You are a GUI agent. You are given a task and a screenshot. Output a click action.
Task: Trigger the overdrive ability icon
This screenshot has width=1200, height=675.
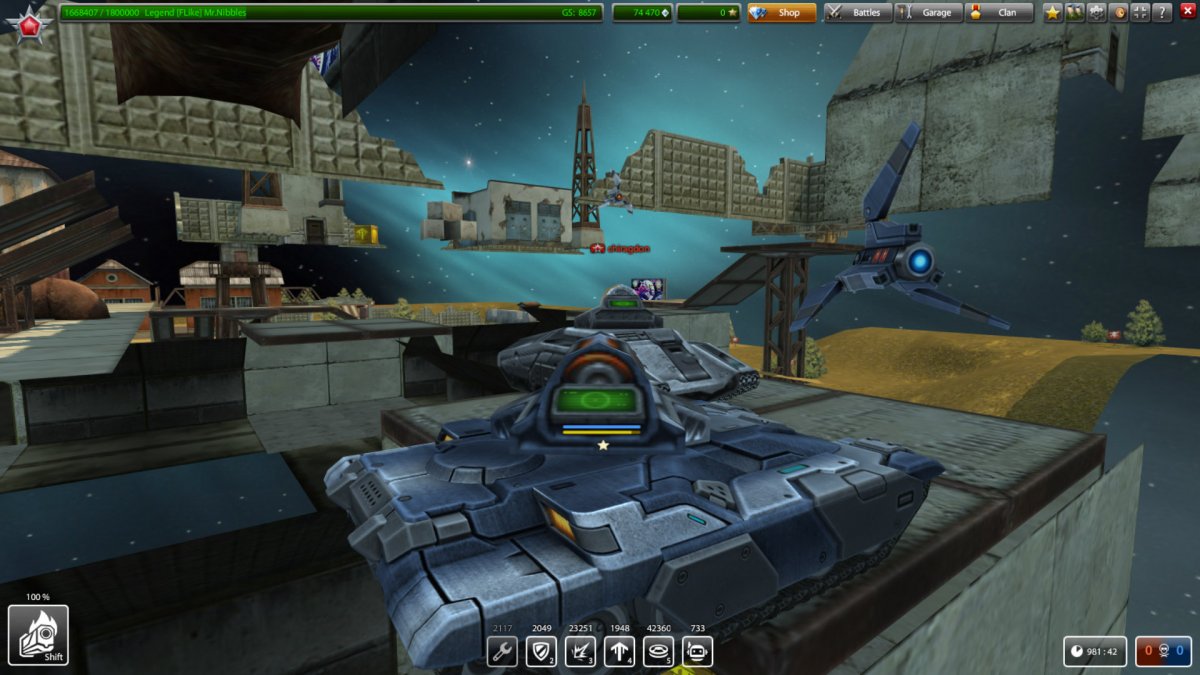point(38,635)
